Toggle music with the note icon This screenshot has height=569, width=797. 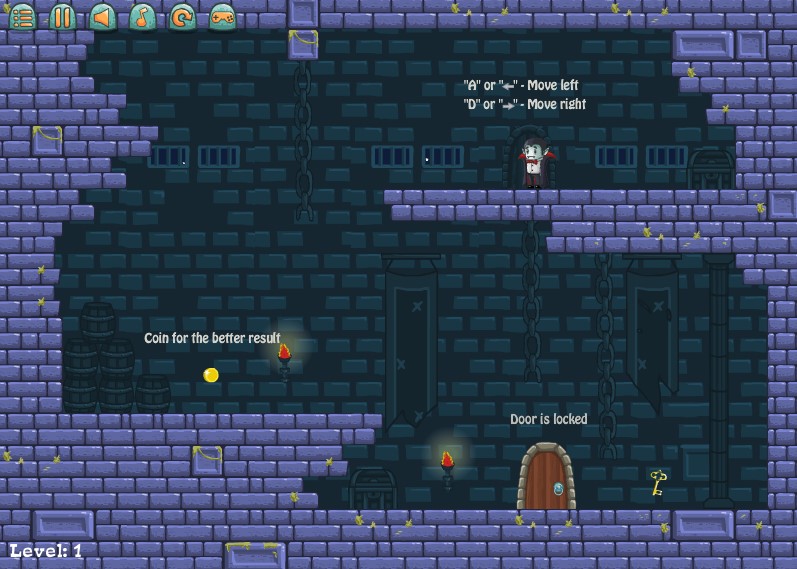pyautogui.click(x=142, y=16)
